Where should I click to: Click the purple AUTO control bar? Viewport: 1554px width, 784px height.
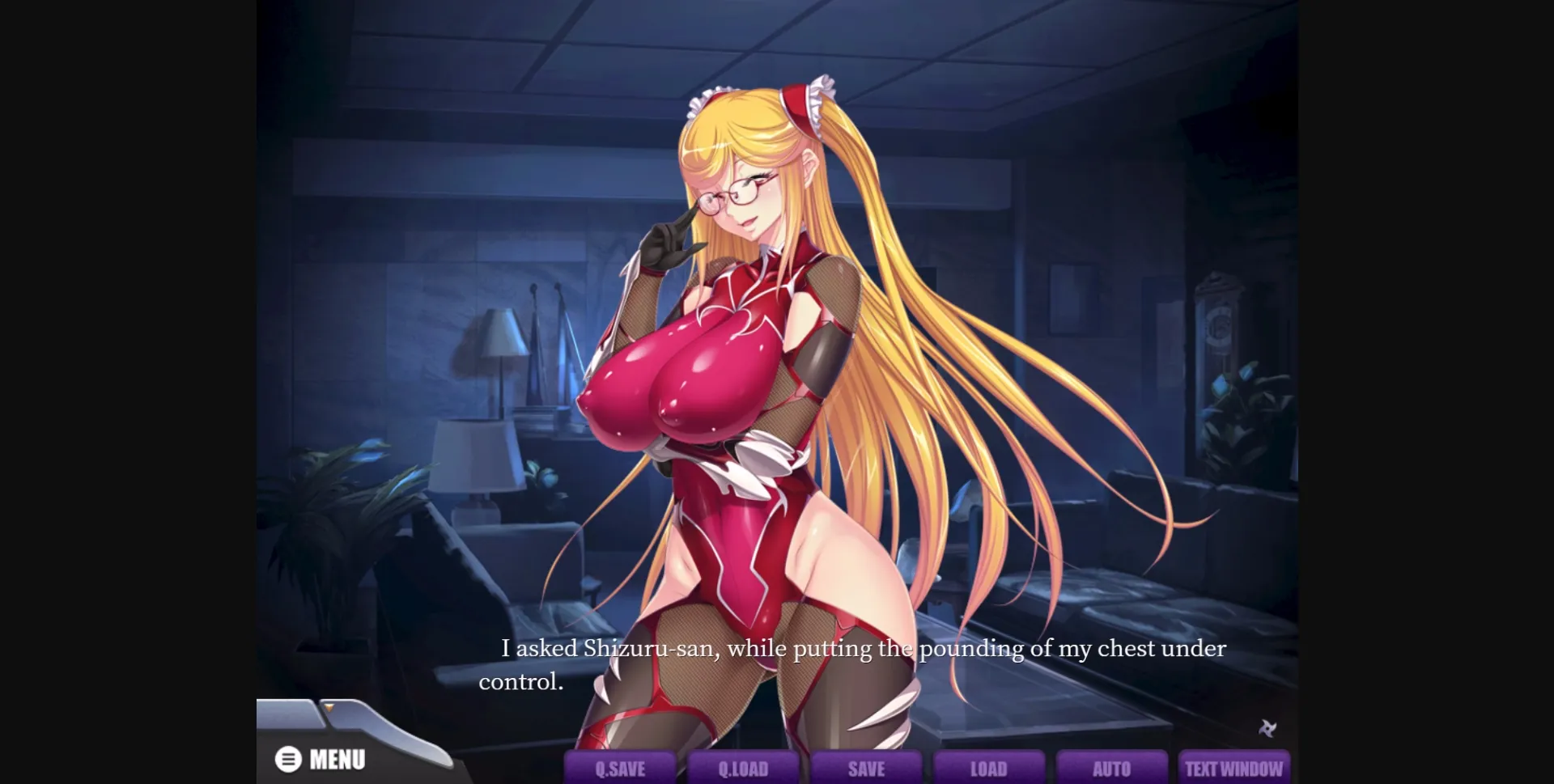tap(1111, 769)
